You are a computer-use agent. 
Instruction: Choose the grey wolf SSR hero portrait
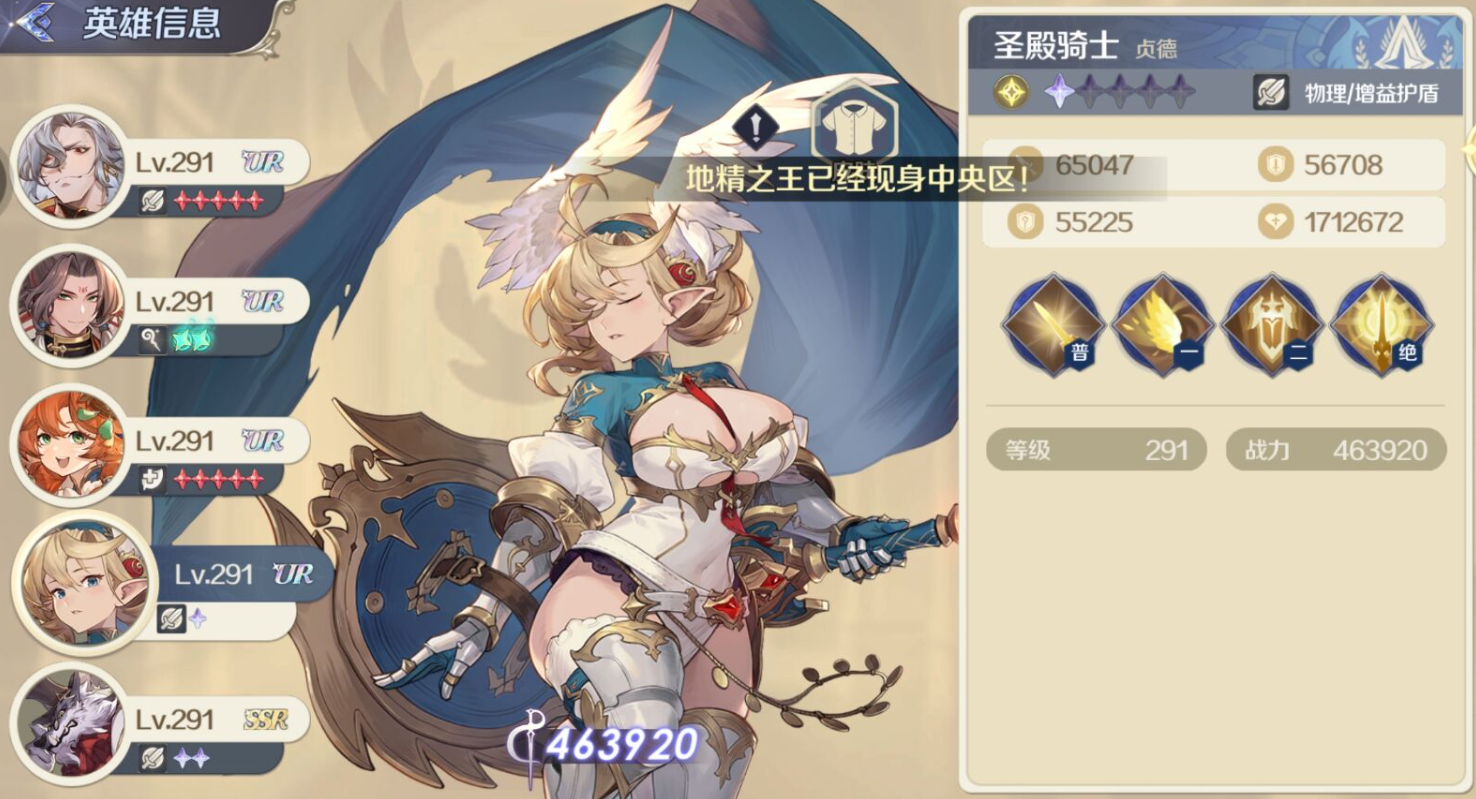[x=69, y=722]
